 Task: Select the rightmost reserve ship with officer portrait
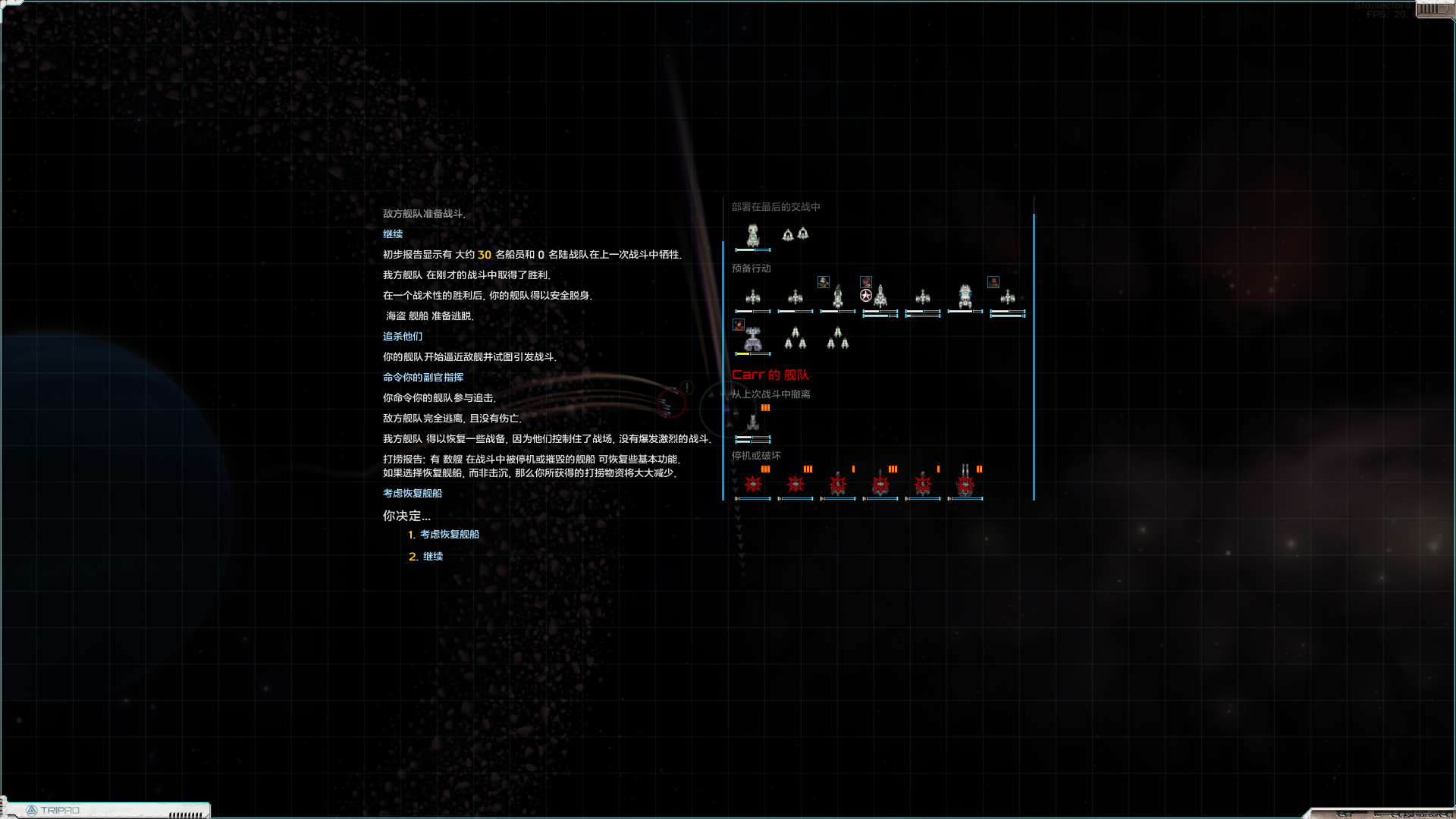[1007, 297]
